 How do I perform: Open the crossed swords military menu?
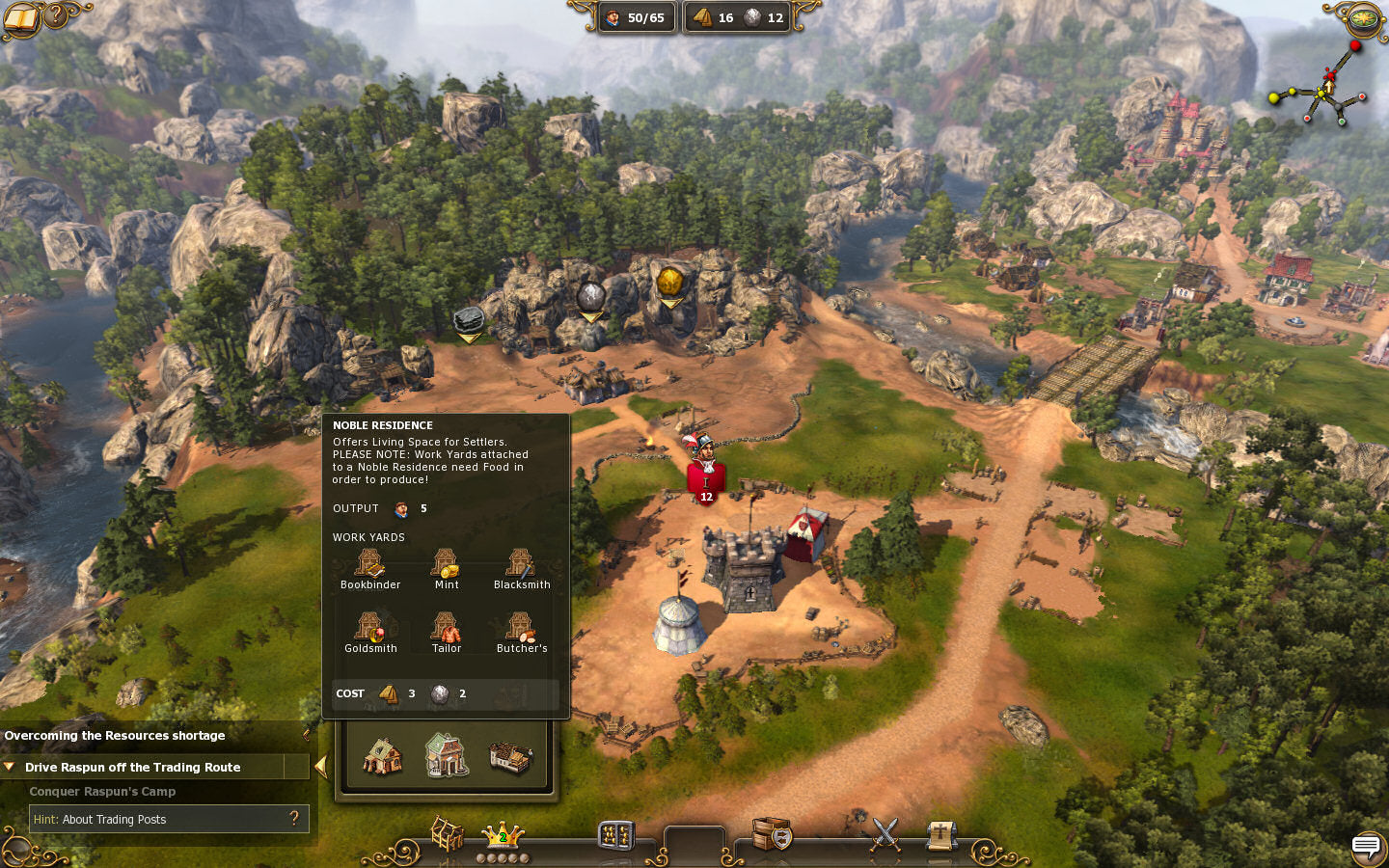885,834
